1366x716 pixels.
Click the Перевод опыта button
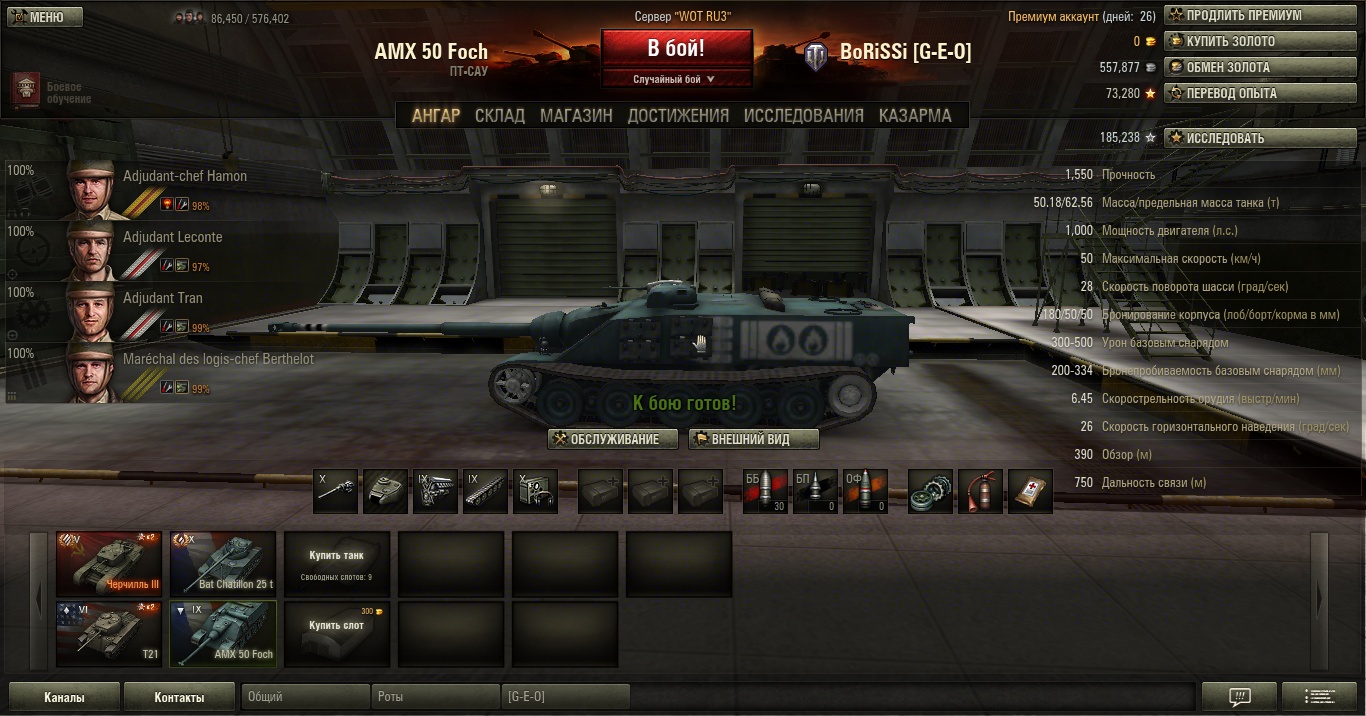(1246, 94)
